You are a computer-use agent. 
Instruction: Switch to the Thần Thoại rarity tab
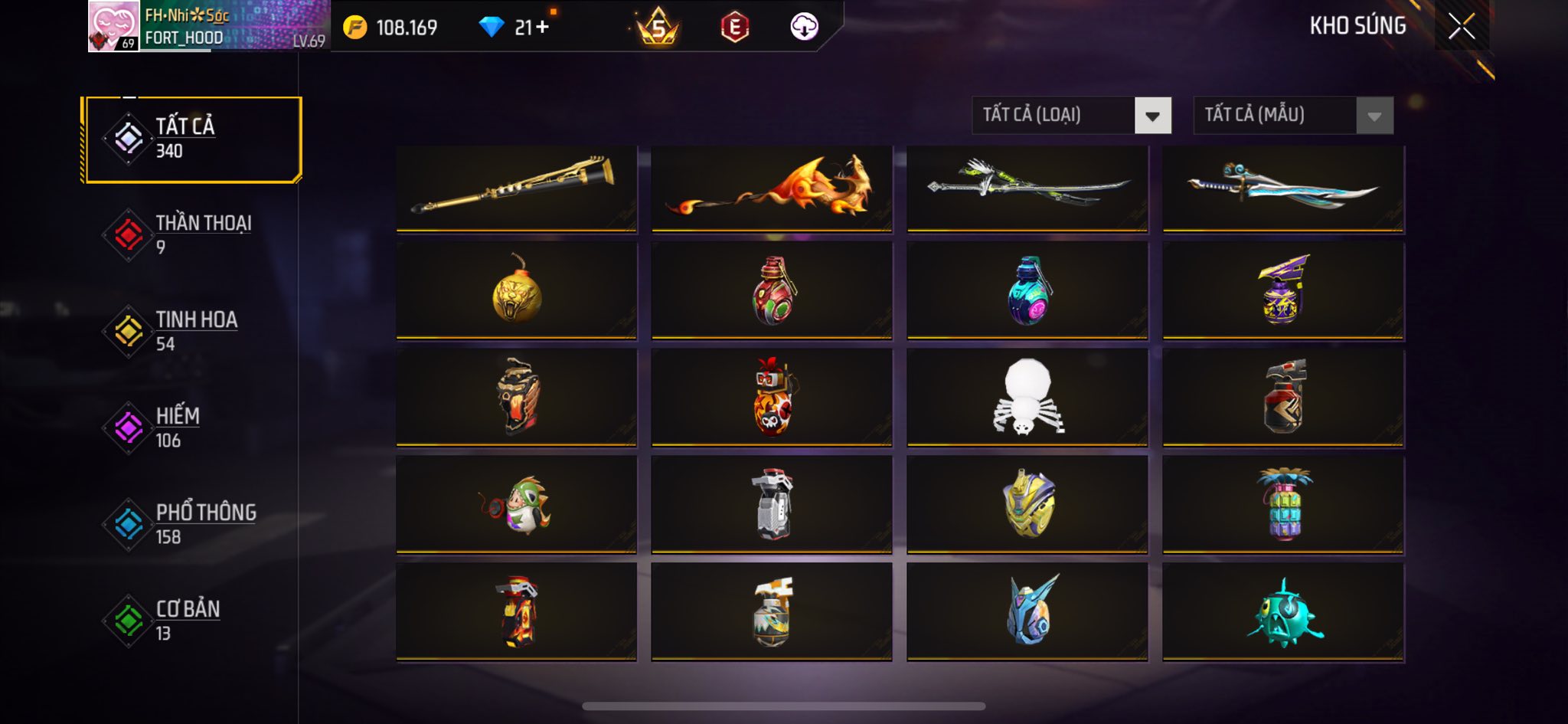click(x=191, y=234)
